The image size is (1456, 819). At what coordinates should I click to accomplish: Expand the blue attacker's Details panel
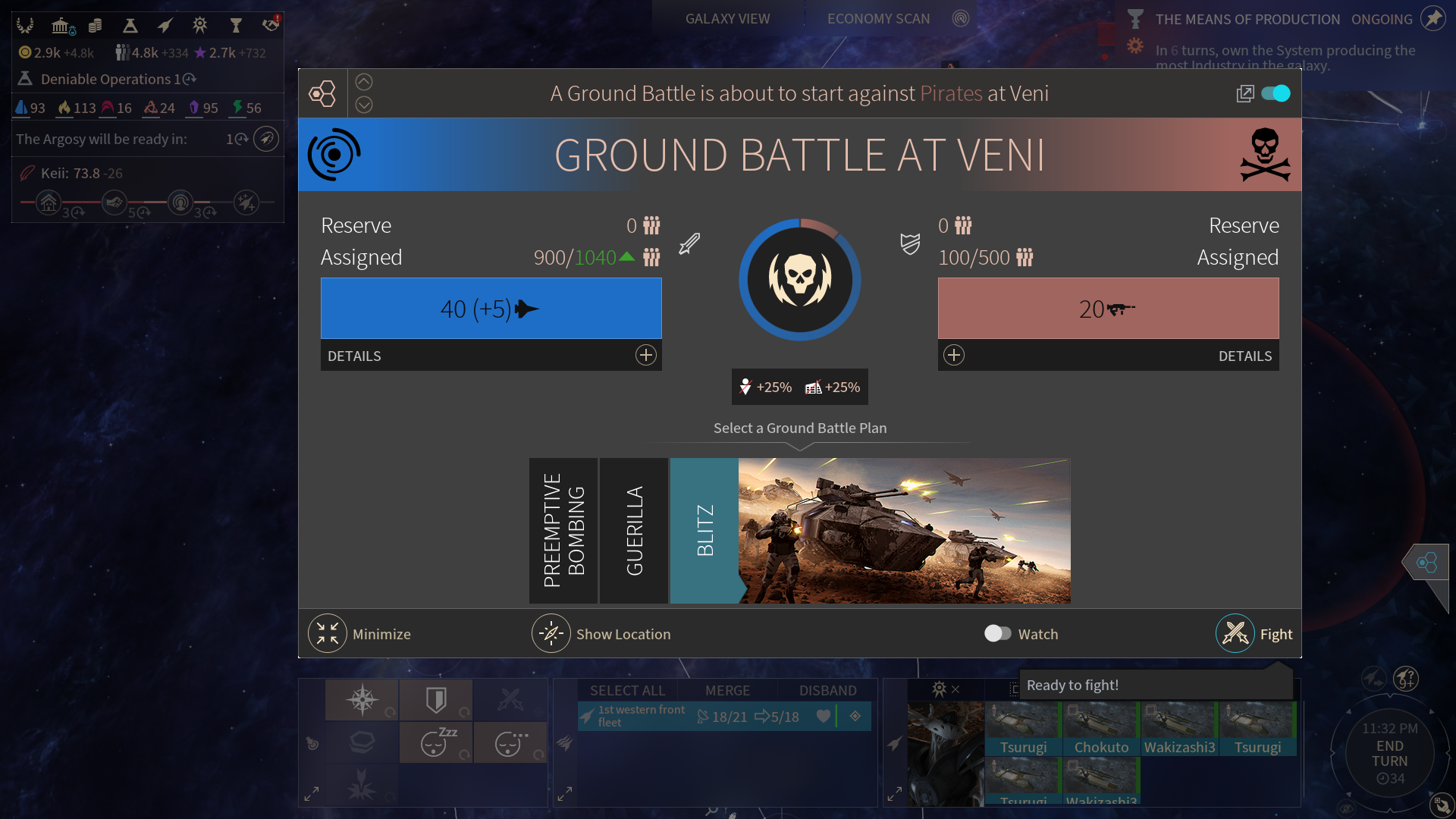point(645,356)
